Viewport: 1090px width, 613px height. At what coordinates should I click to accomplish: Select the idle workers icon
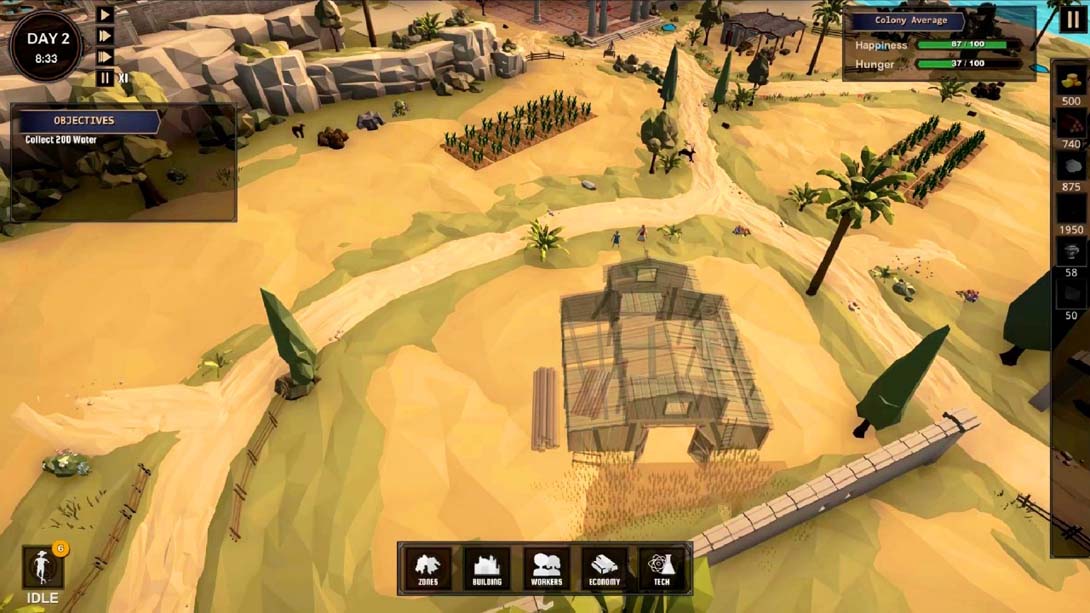coord(43,568)
